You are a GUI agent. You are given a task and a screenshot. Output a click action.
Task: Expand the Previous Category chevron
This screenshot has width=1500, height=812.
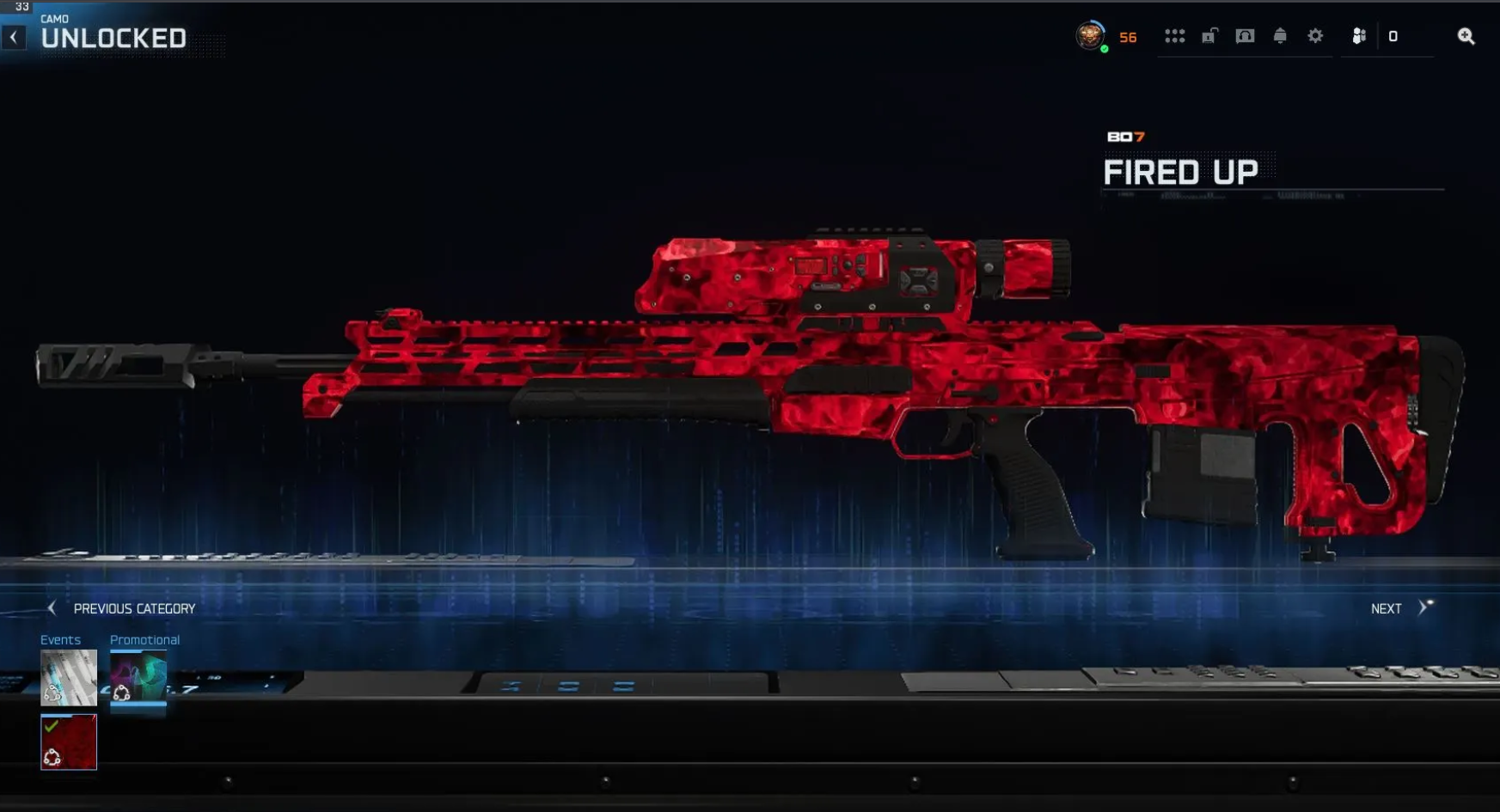point(52,608)
